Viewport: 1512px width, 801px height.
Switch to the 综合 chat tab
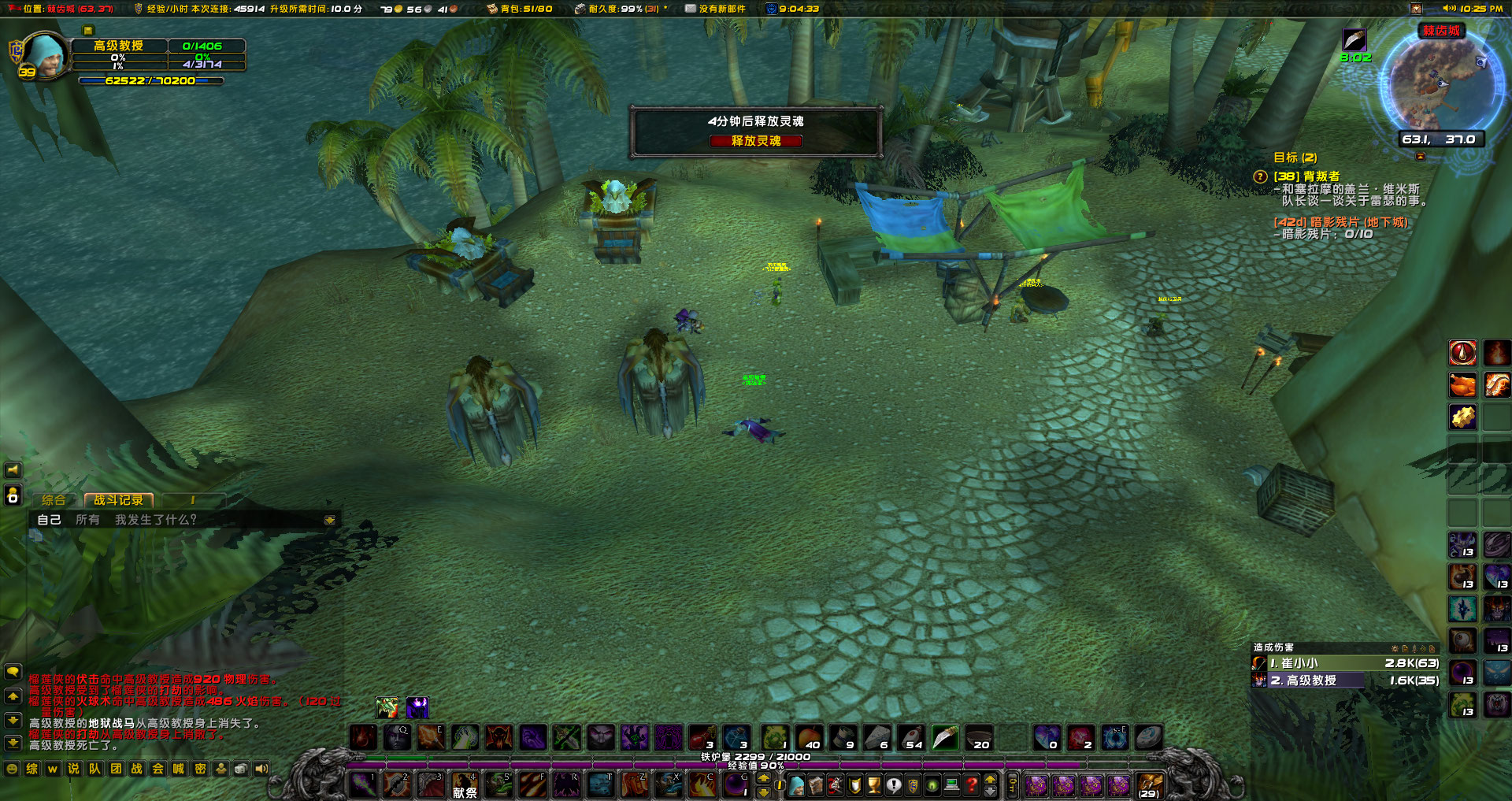(x=53, y=499)
